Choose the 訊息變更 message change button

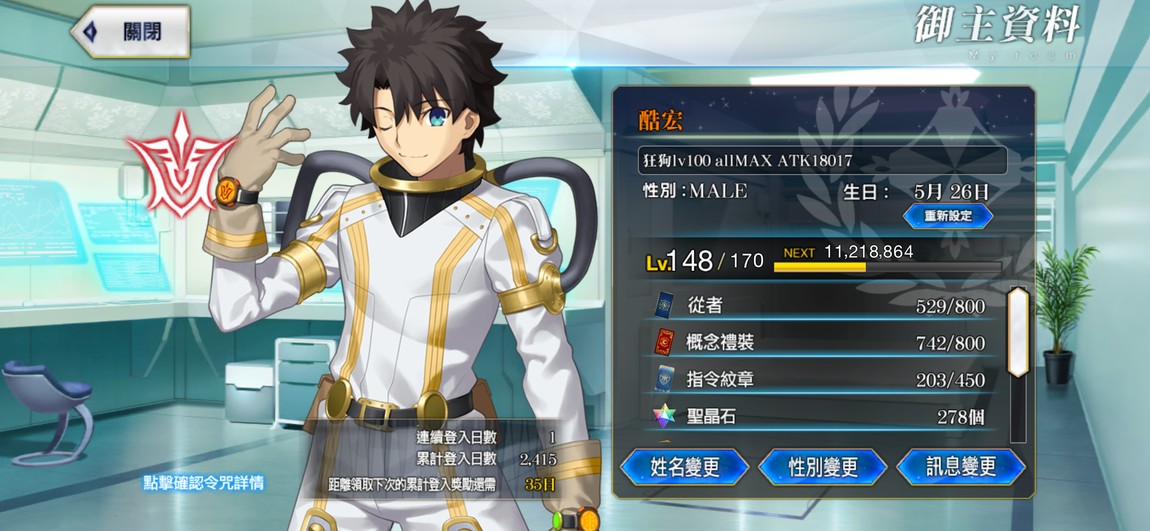pyautogui.click(x=960, y=467)
